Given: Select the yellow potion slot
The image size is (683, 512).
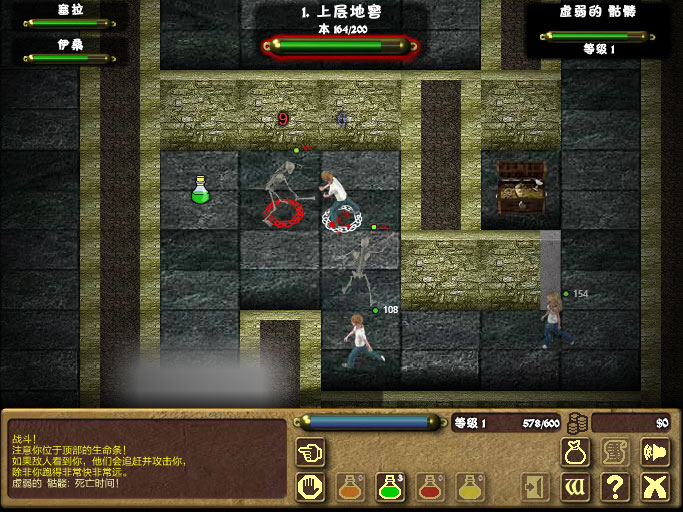Looking at the screenshot, I should (x=471, y=487).
